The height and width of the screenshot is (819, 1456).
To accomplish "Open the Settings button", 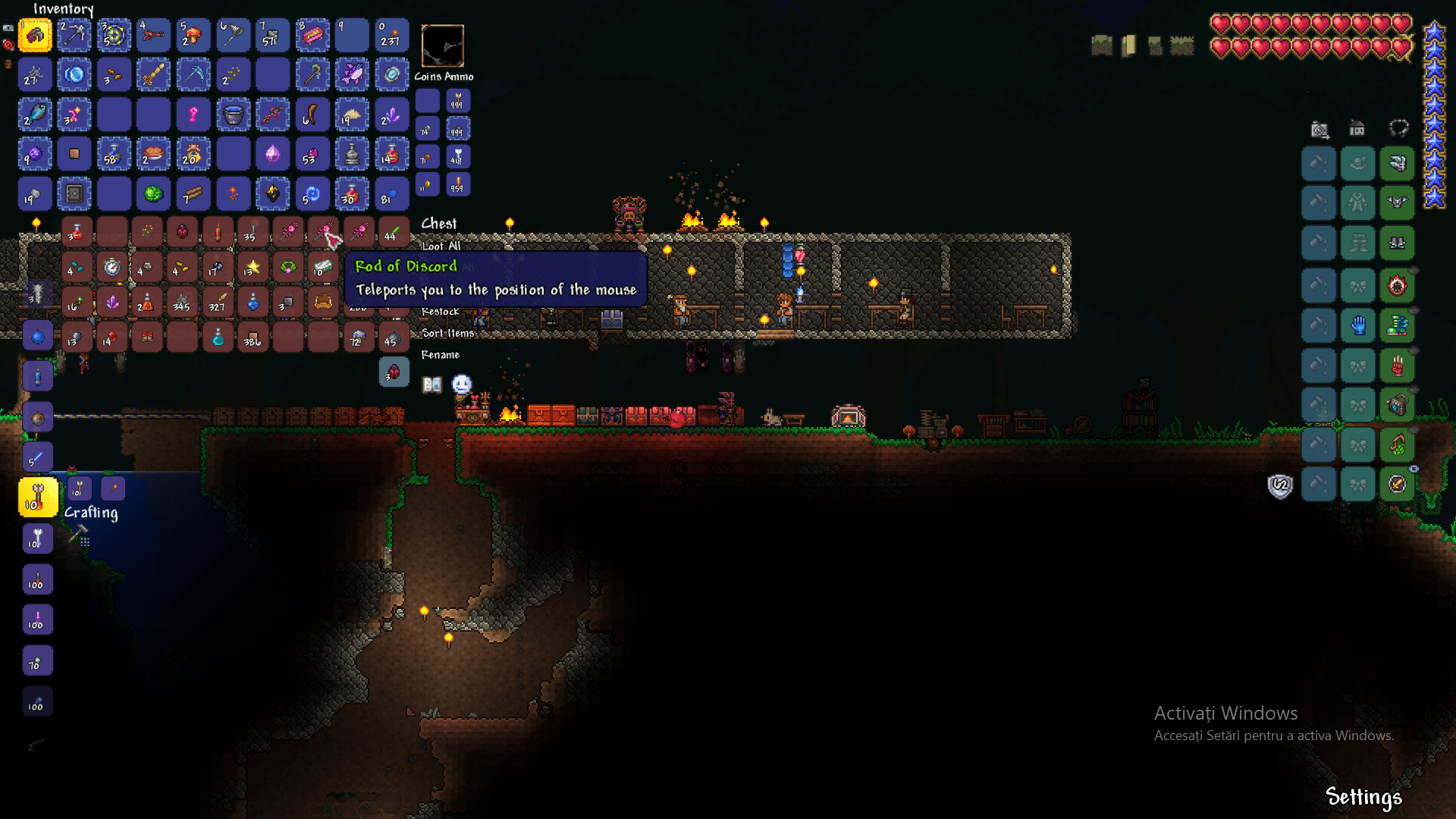I will (x=1364, y=797).
